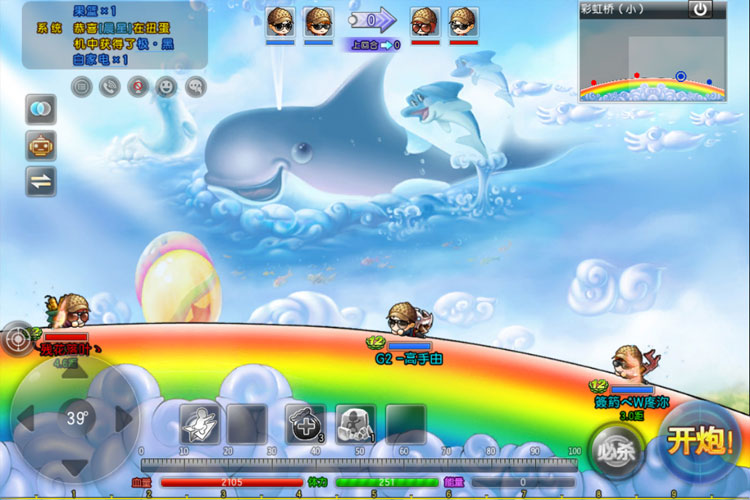Screen dimensions: 750x500
Task: Tap the right arrow on the angle dial
Action: point(124,418)
